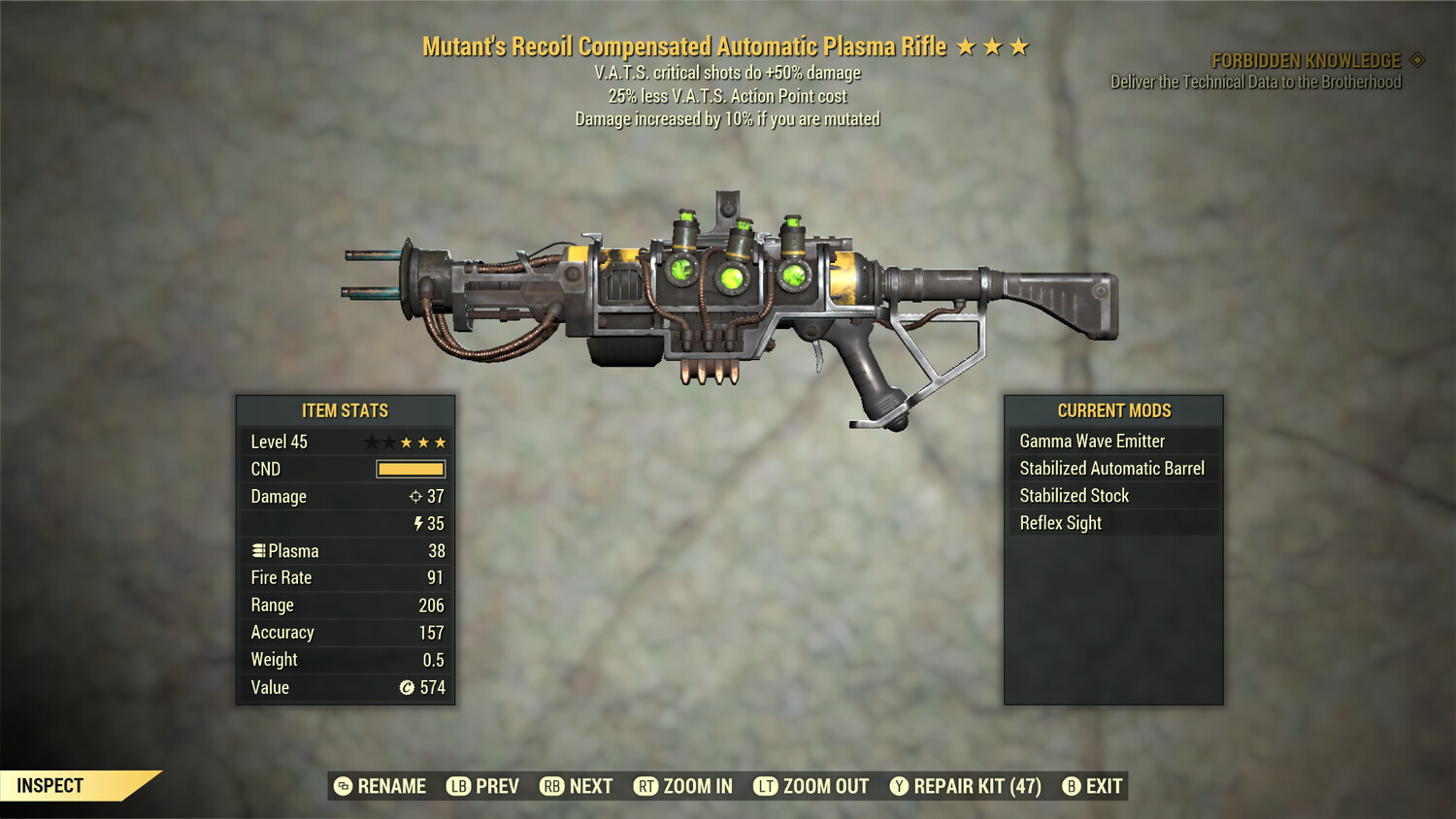Click the LT icon next to Zoom Out
1456x819 pixels.
(x=766, y=786)
